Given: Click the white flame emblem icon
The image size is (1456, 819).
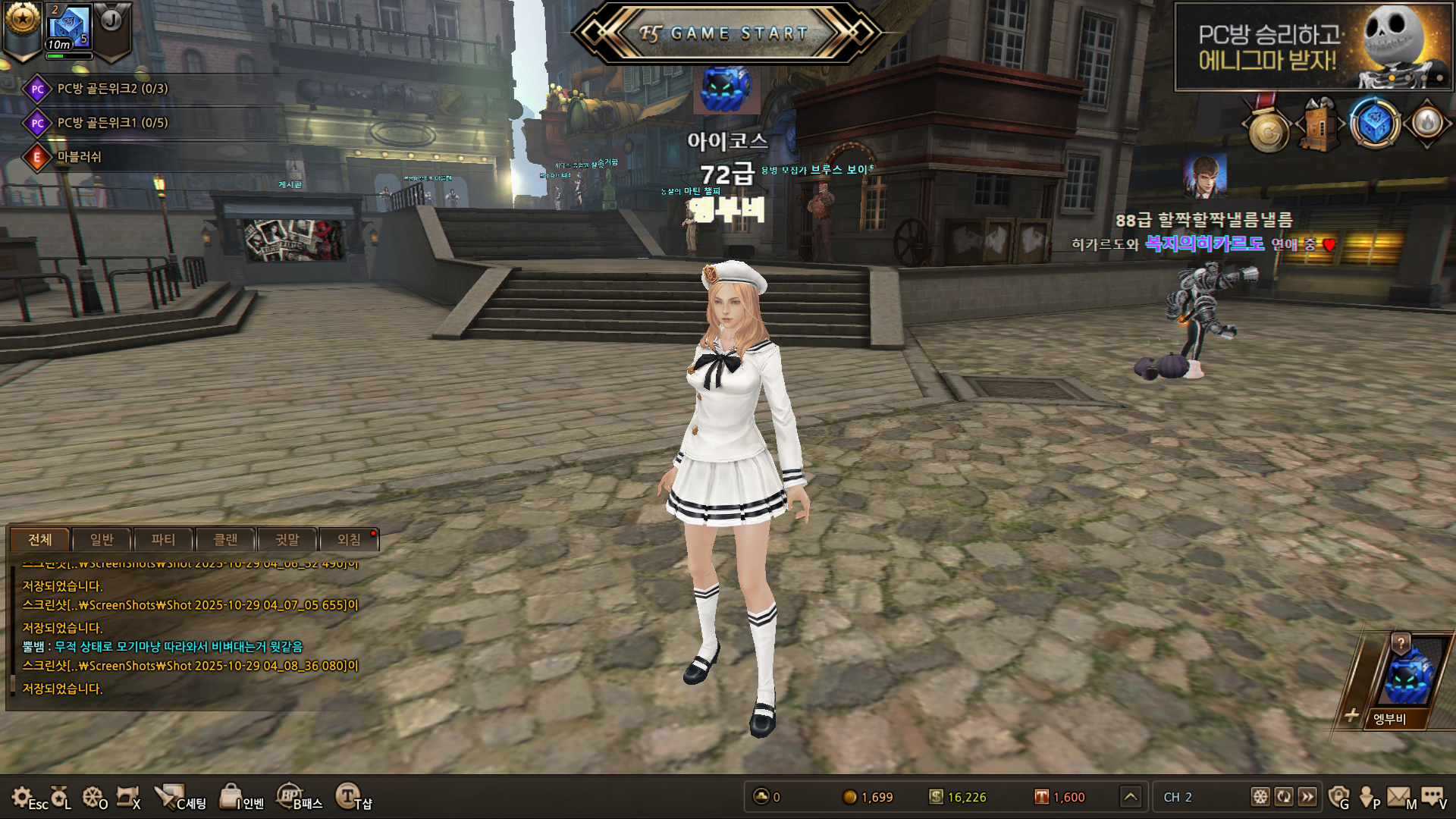Looking at the screenshot, I should coord(1427,124).
